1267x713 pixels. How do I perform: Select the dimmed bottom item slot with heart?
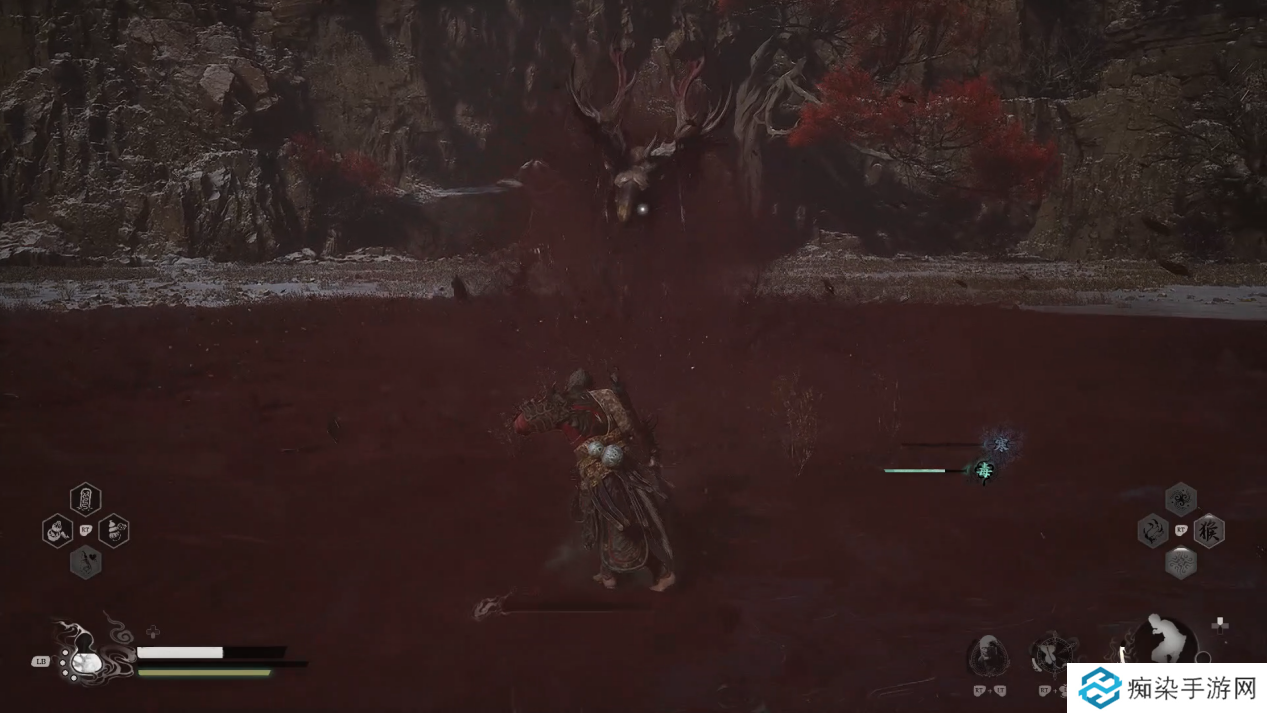point(86,562)
